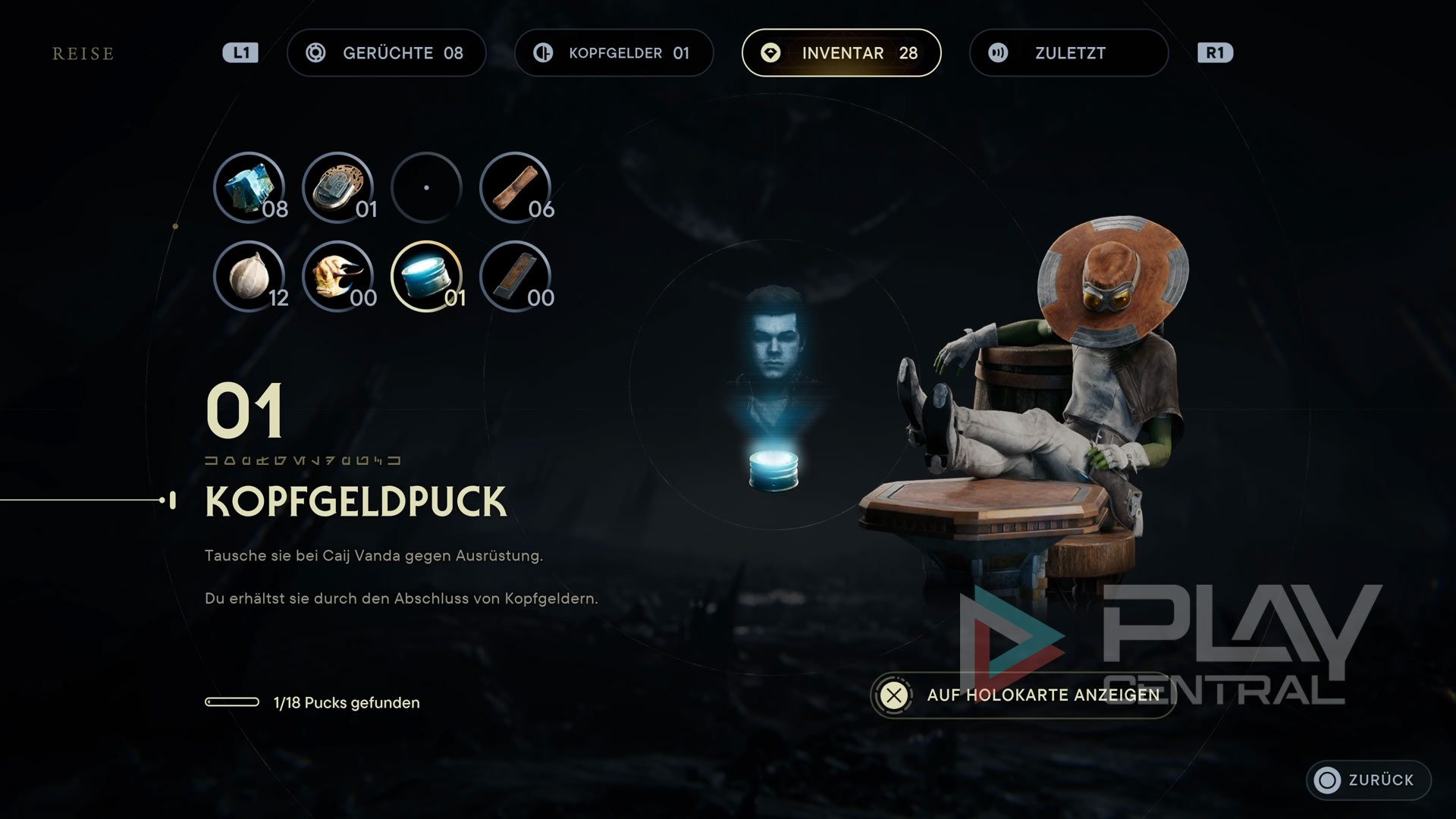Select the blue crystal shard slot
The height and width of the screenshot is (819, 1456).
coord(249,187)
